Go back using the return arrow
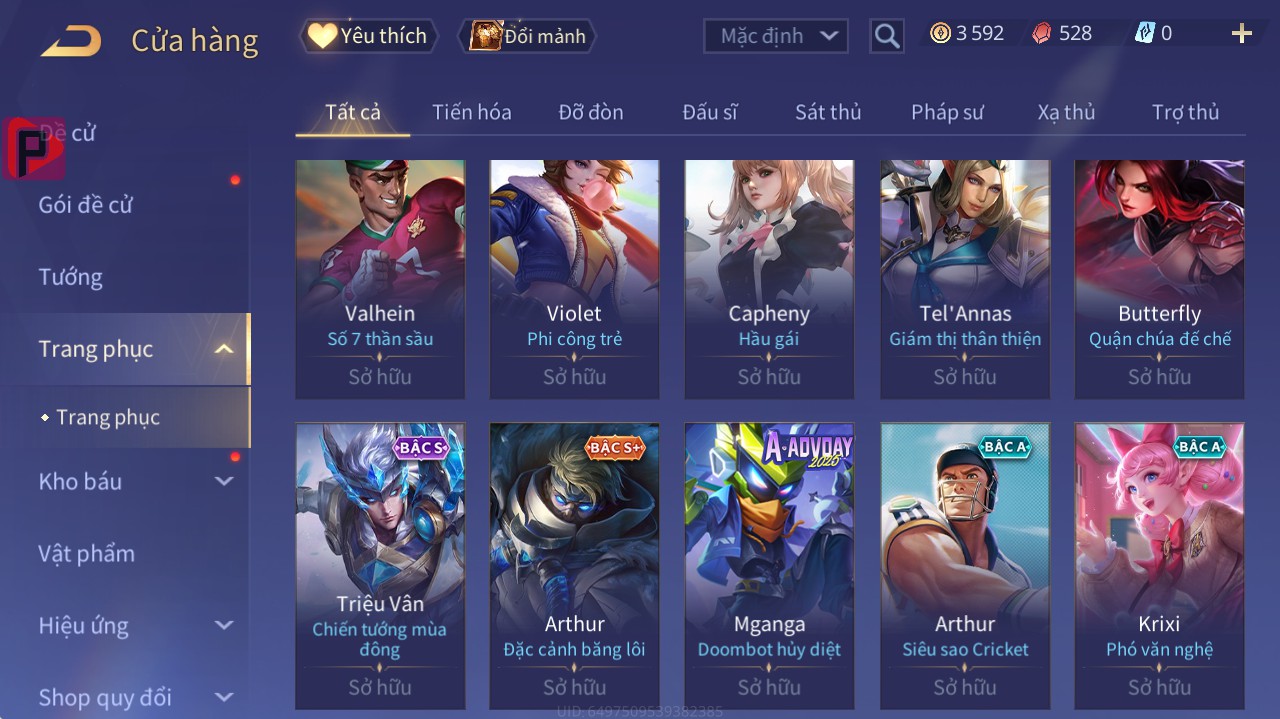 coord(70,41)
